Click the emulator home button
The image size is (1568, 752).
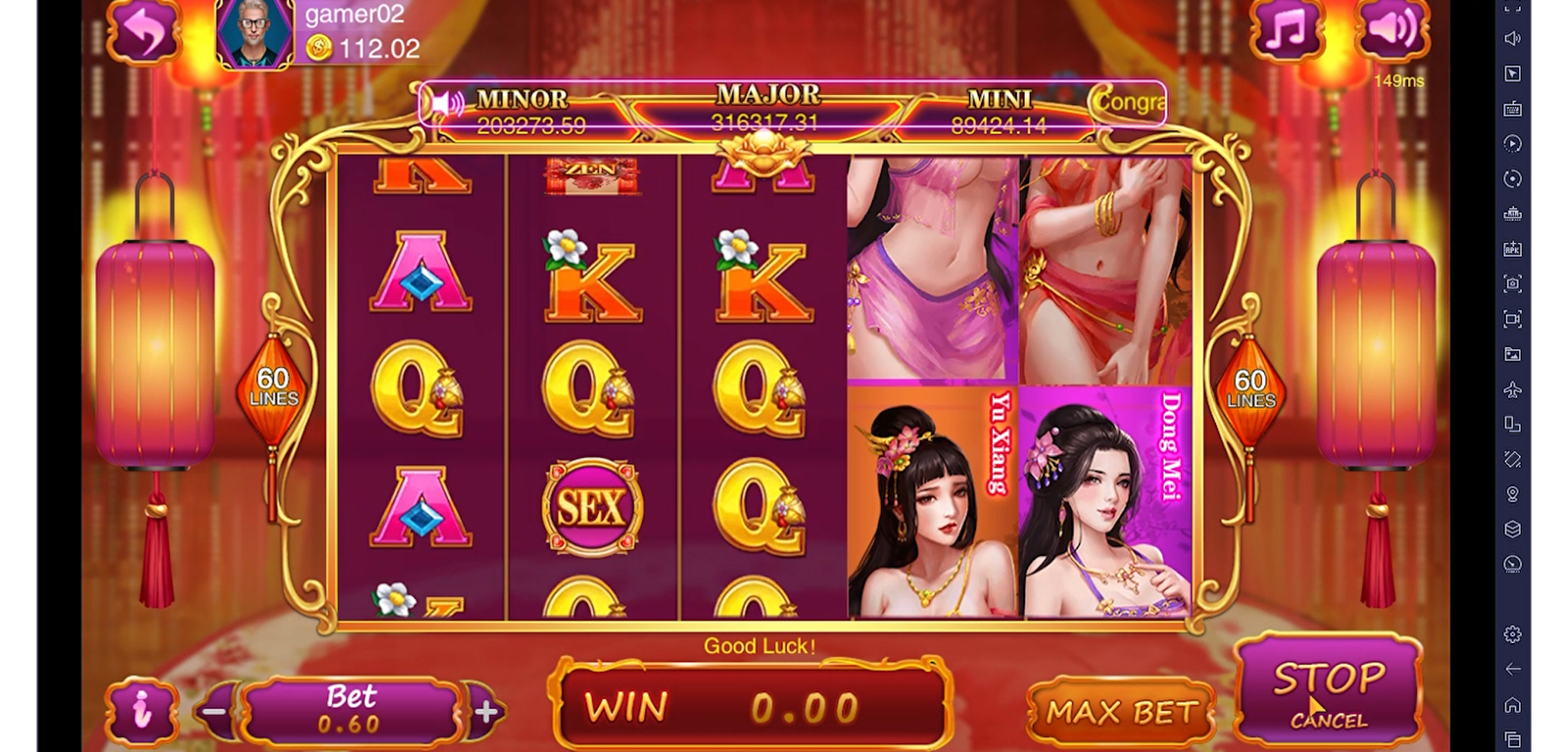pyautogui.click(x=1513, y=704)
